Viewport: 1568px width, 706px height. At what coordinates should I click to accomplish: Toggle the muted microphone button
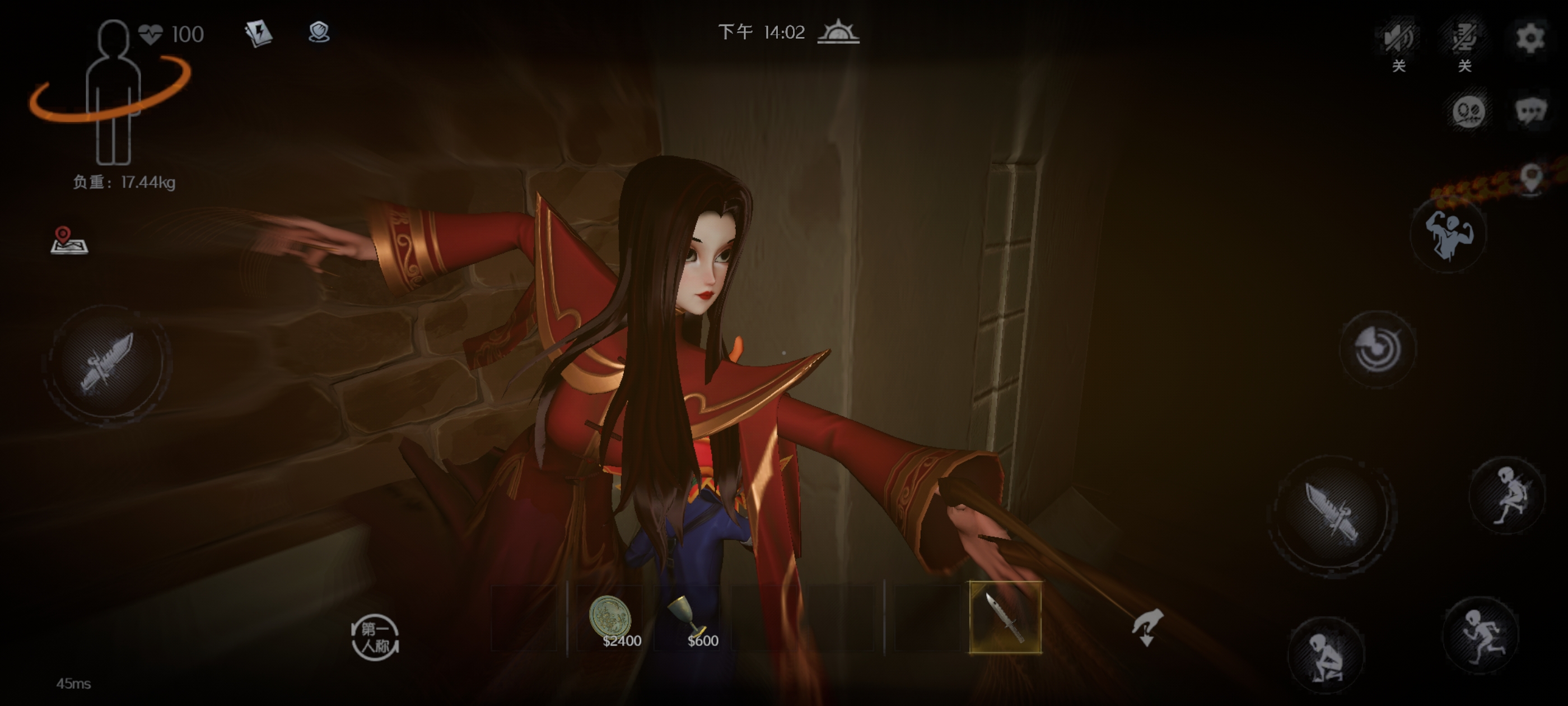(x=1464, y=38)
